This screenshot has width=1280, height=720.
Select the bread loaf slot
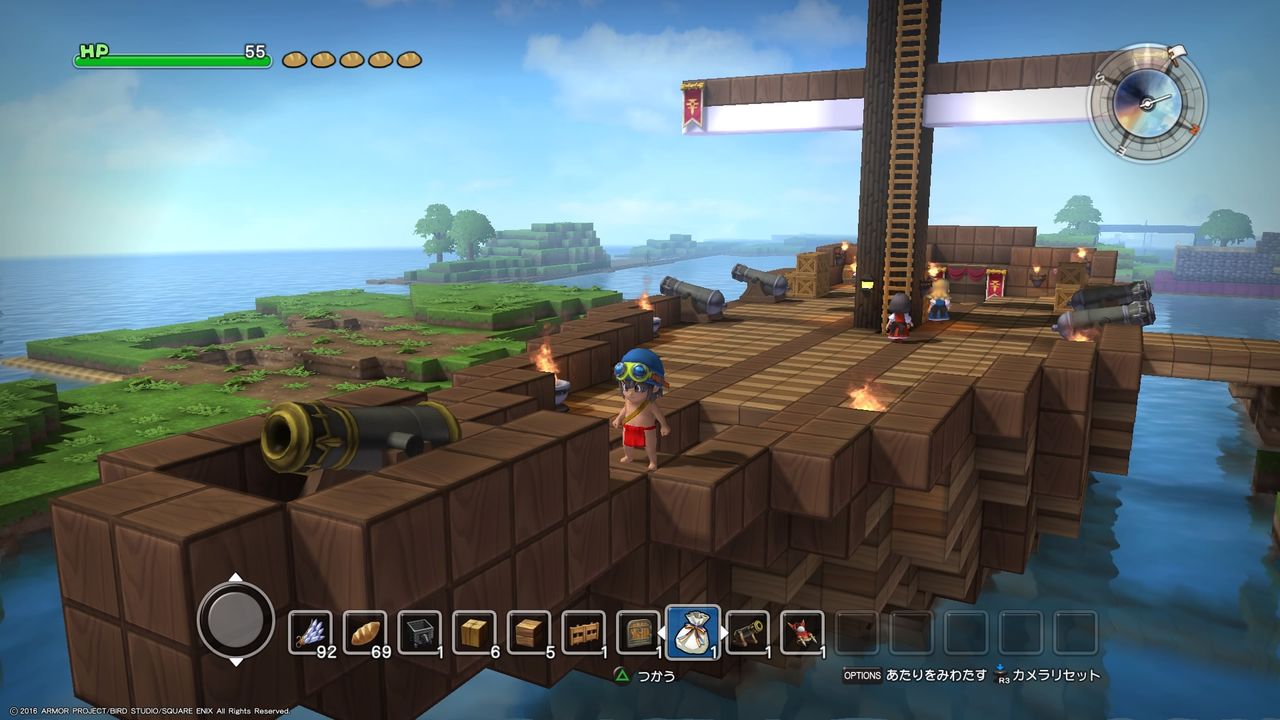click(x=365, y=632)
